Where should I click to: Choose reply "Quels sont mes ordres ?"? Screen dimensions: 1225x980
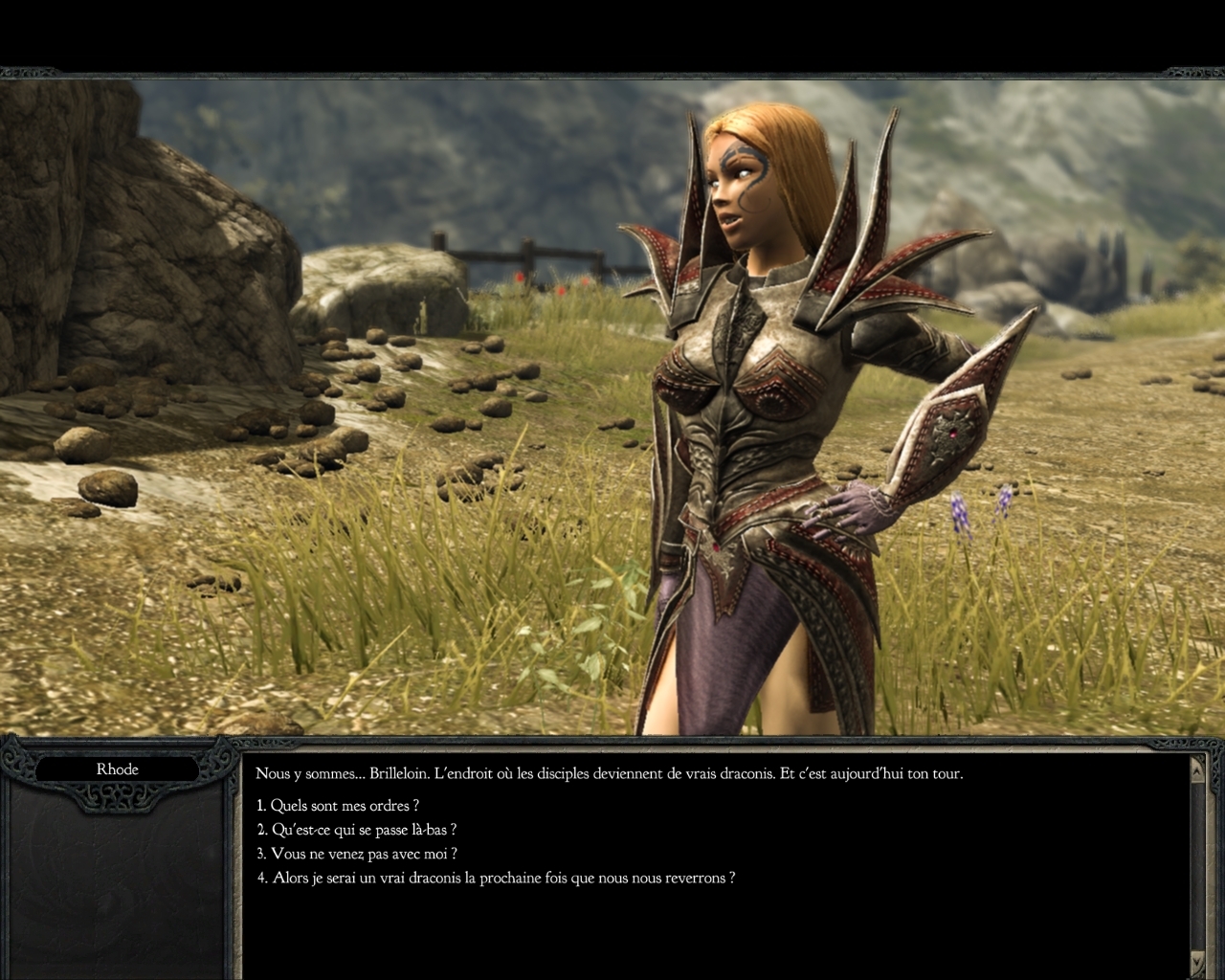point(338,806)
